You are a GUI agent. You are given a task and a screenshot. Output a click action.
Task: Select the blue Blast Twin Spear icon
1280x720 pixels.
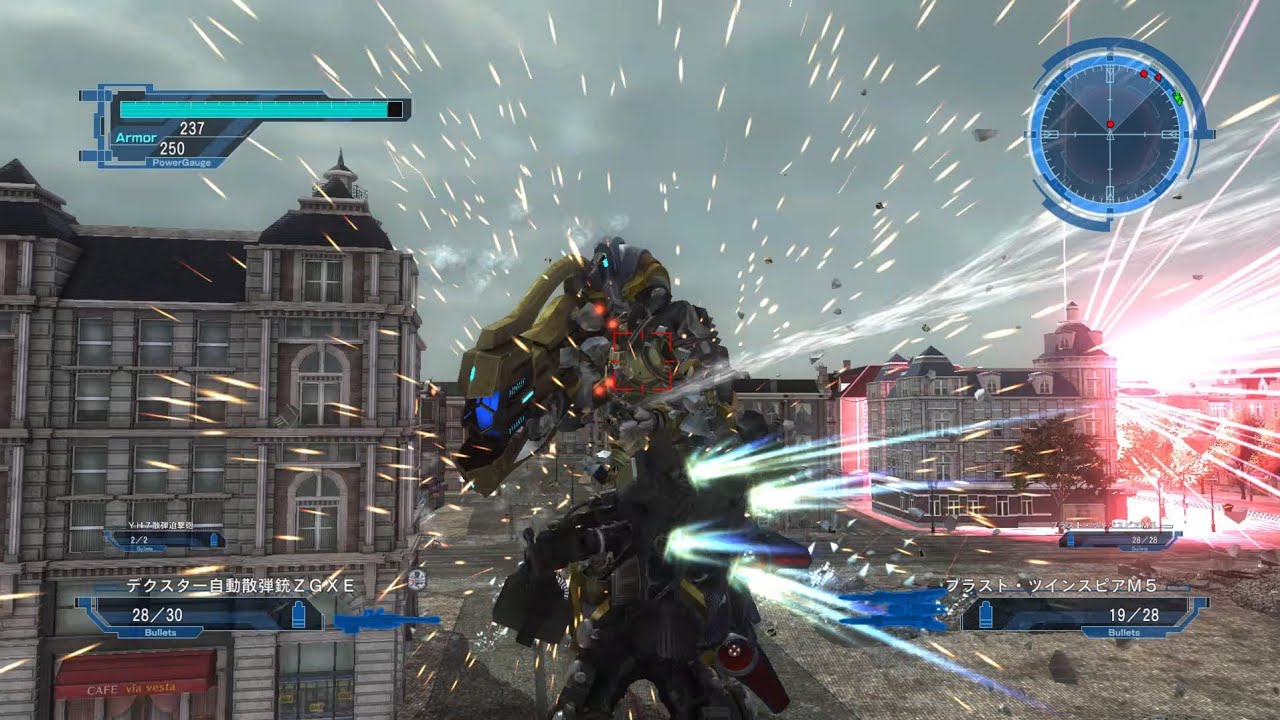click(x=895, y=608)
